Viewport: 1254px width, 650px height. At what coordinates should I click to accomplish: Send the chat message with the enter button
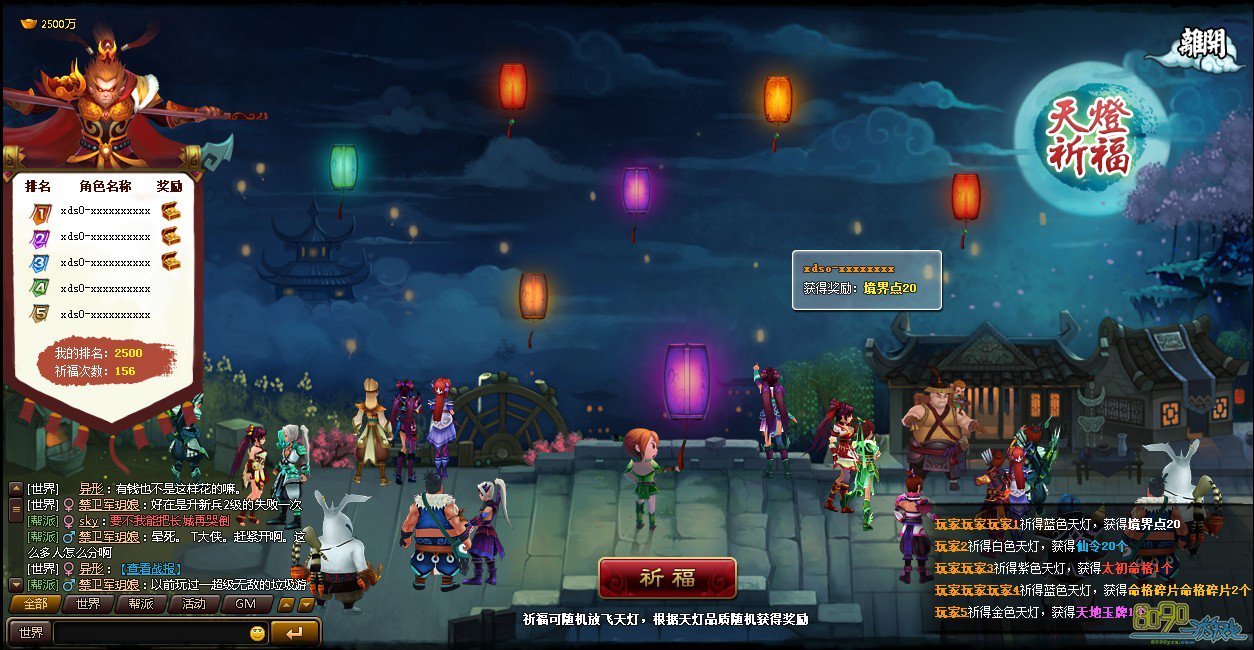point(295,633)
